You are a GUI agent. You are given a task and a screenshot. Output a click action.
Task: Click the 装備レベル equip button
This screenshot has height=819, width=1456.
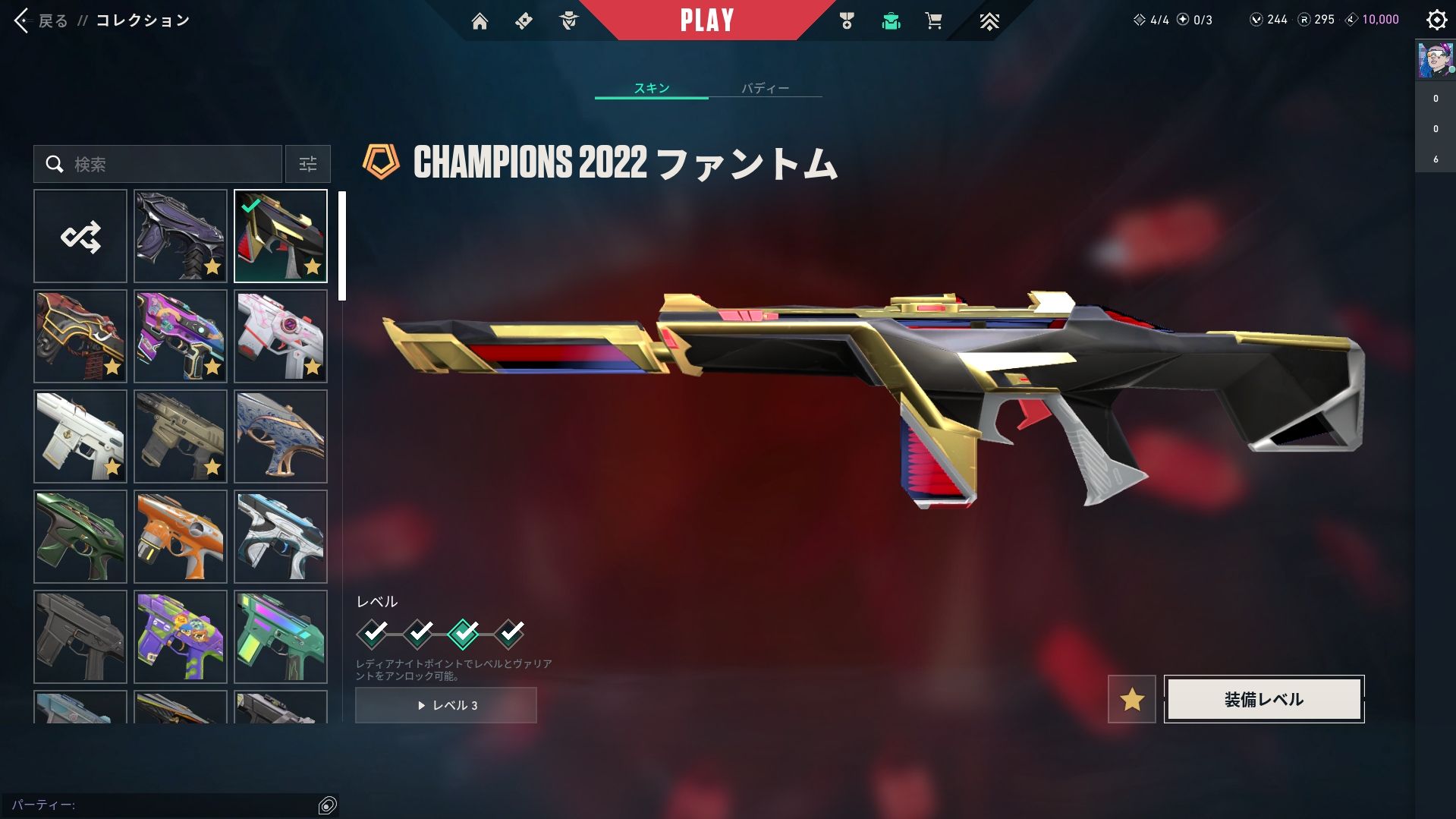point(1264,699)
